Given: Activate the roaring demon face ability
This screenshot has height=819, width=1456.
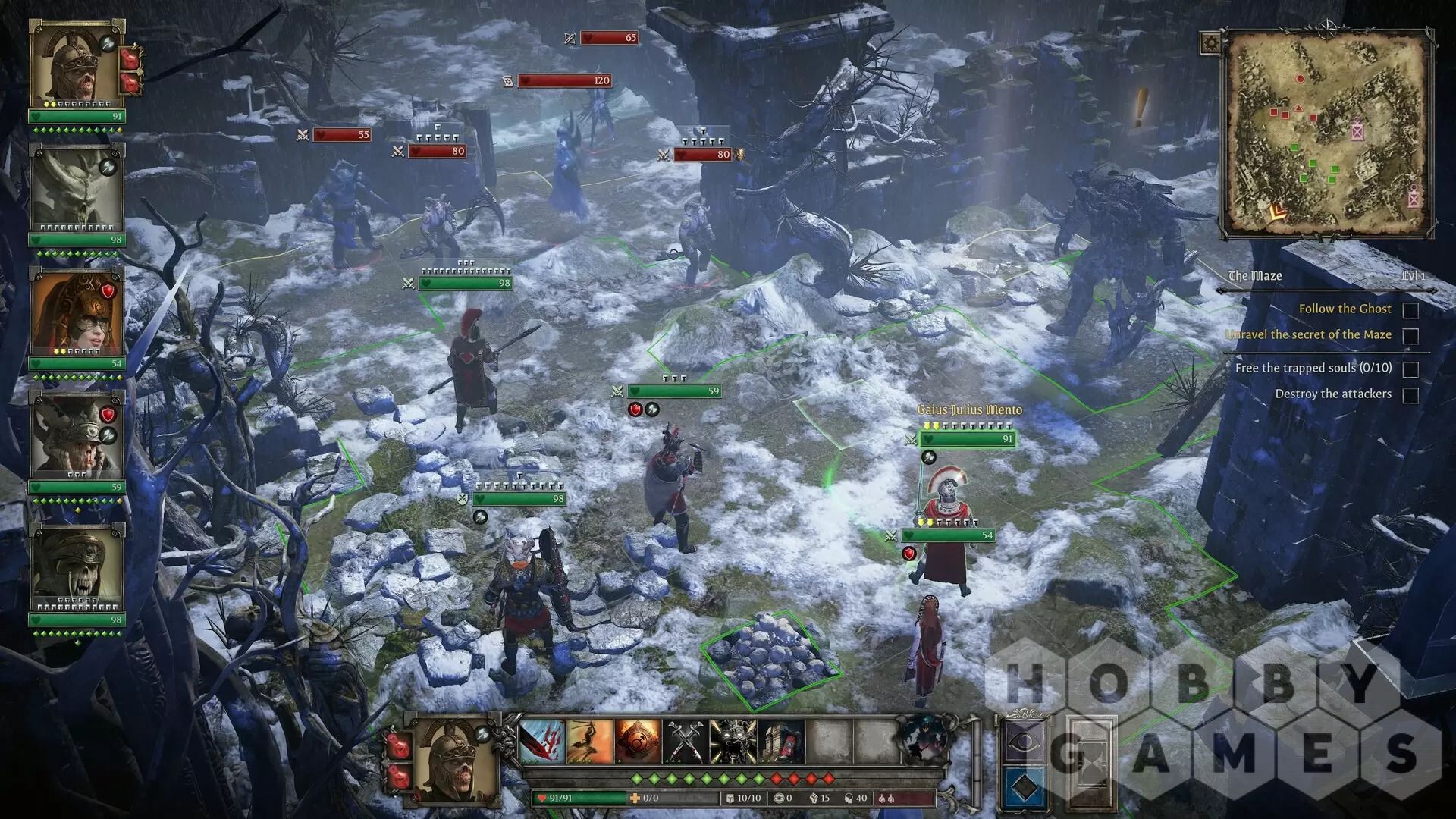Looking at the screenshot, I should point(733,740).
